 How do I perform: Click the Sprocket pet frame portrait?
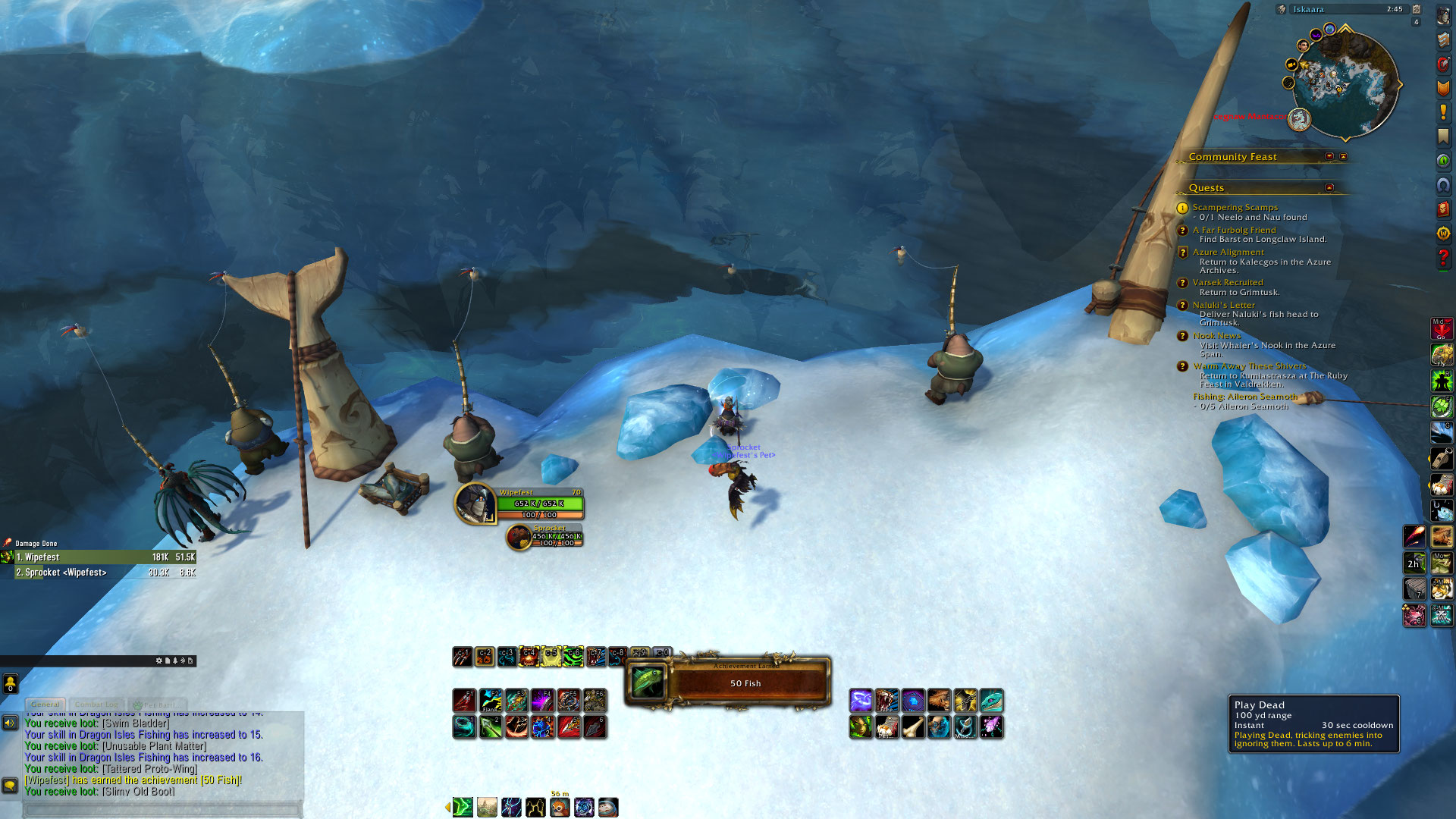pos(519,537)
